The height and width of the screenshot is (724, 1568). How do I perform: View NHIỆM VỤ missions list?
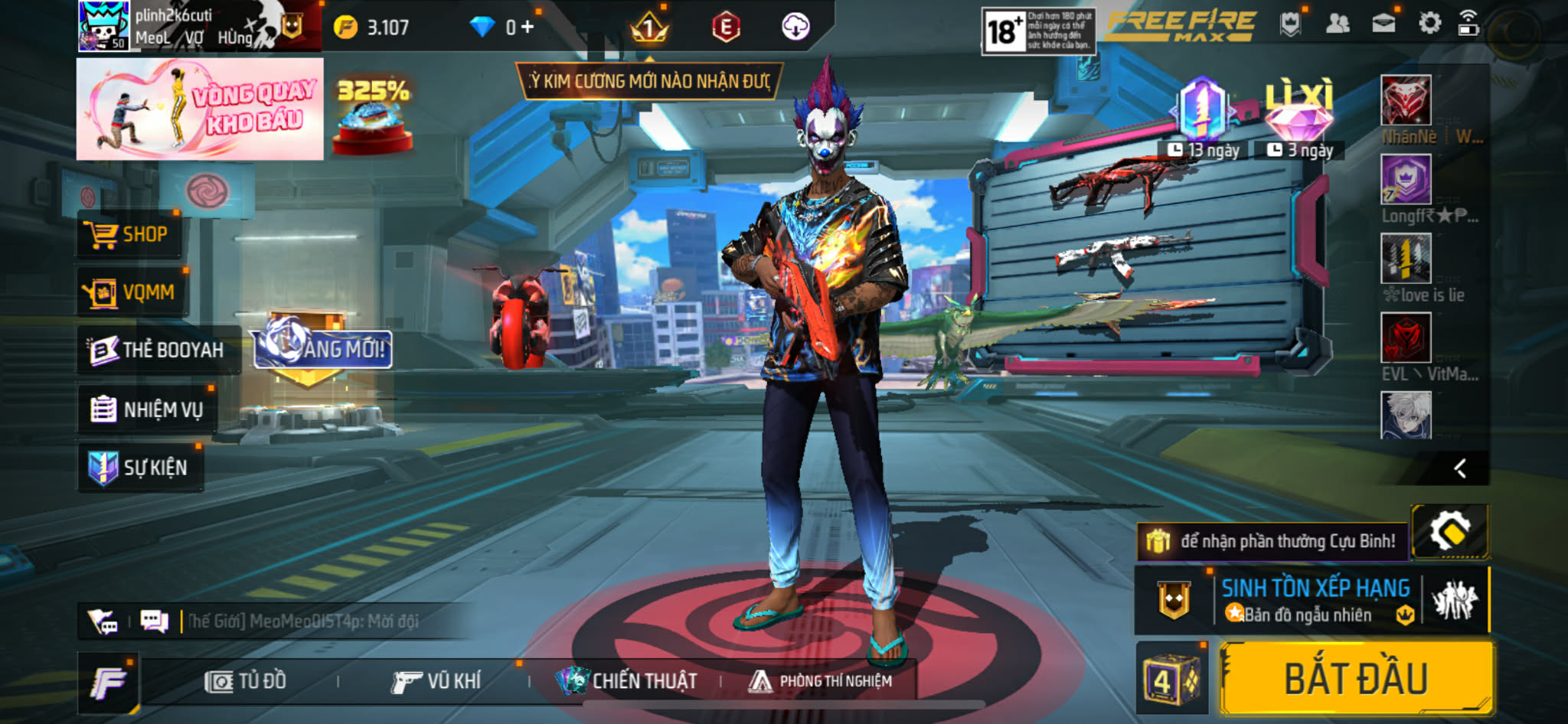click(x=147, y=409)
